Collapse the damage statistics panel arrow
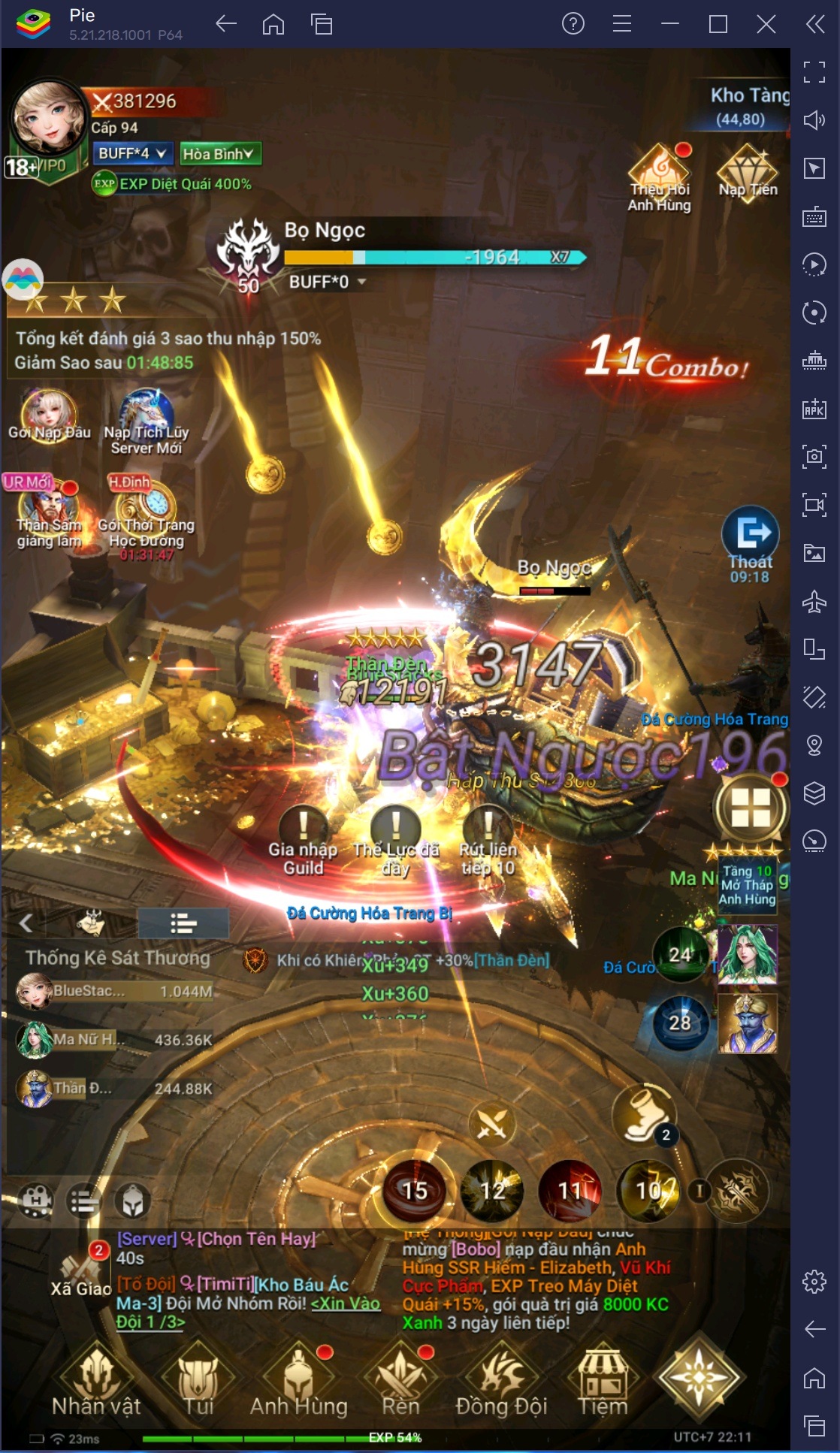This screenshot has width=840, height=1453. click(x=26, y=923)
